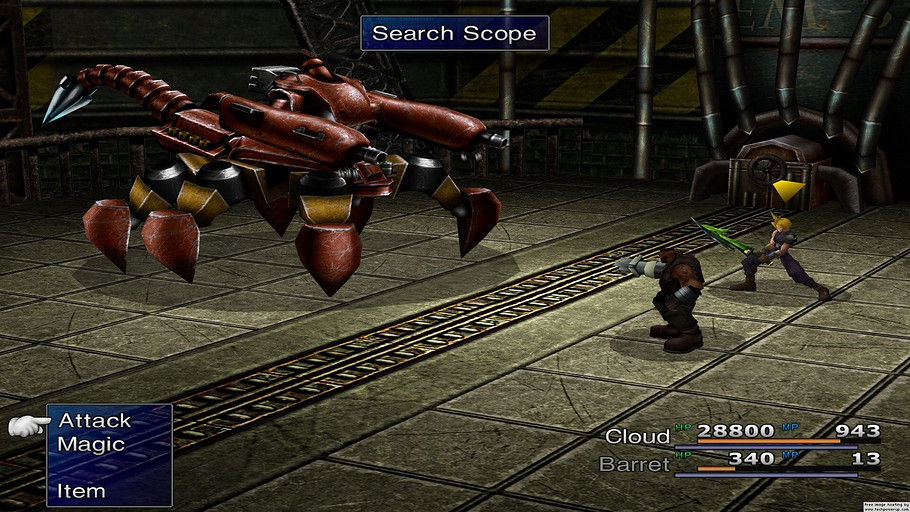
Task: Select Barret in the party list
Action: click(x=634, y=464)
